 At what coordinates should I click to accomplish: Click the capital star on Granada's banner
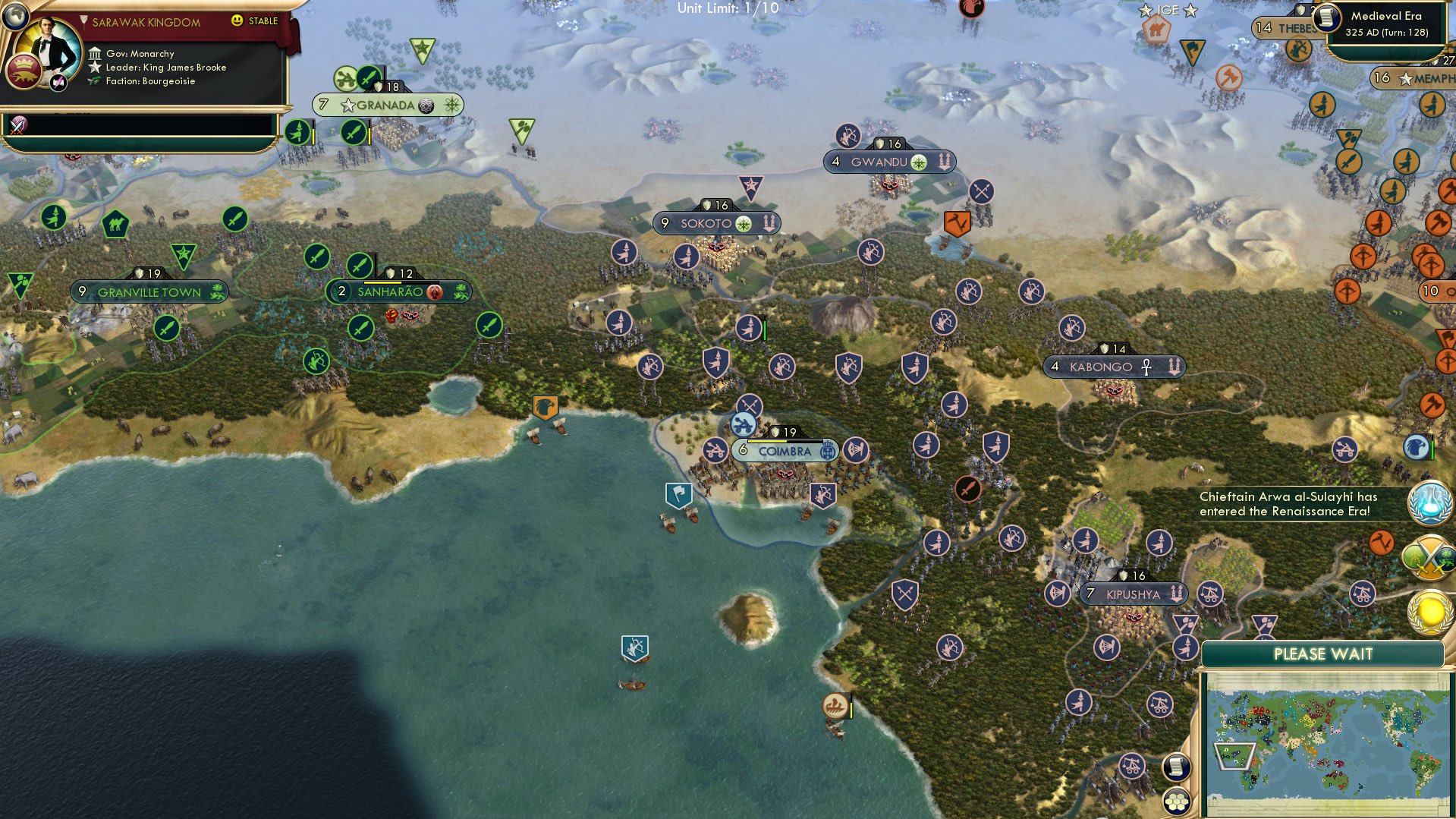coord(348,106)
